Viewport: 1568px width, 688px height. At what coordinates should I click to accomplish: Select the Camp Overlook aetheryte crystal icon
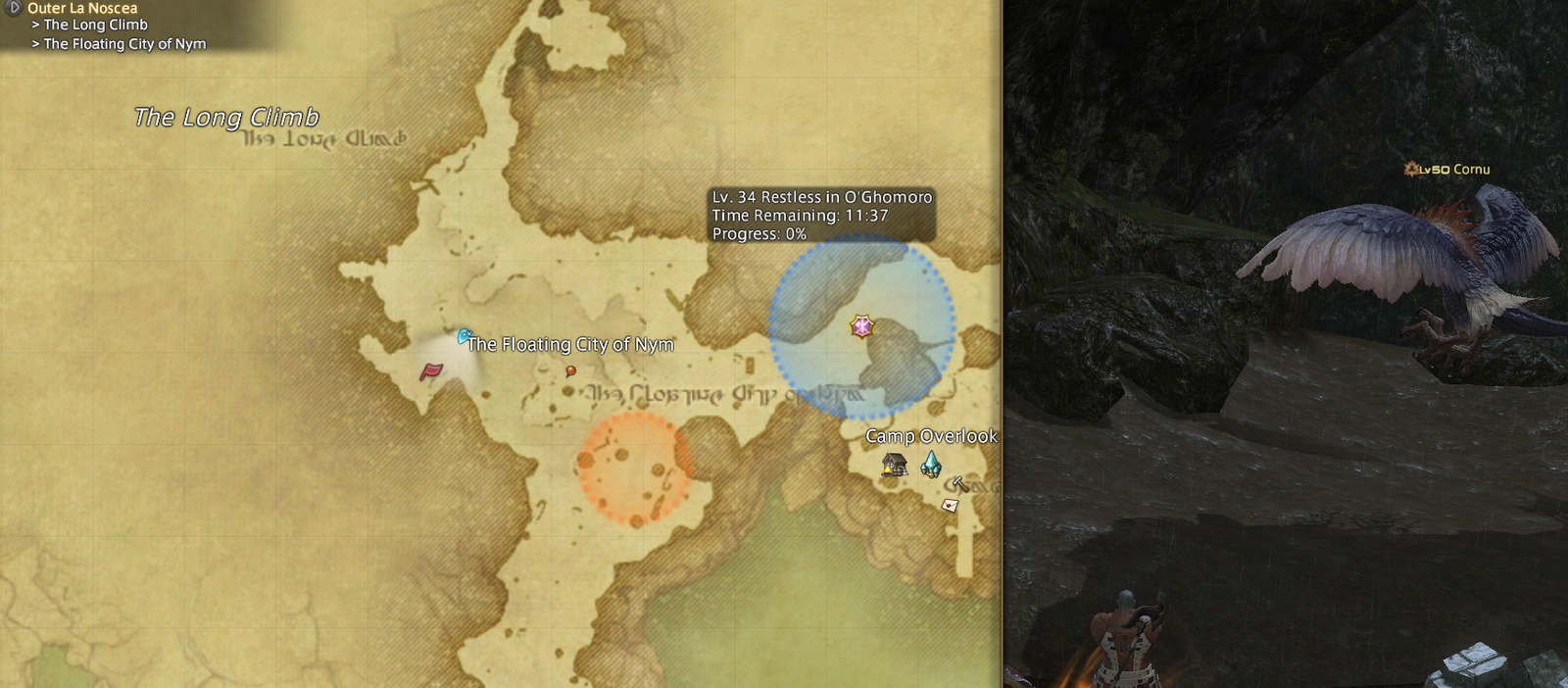[931, 464]
